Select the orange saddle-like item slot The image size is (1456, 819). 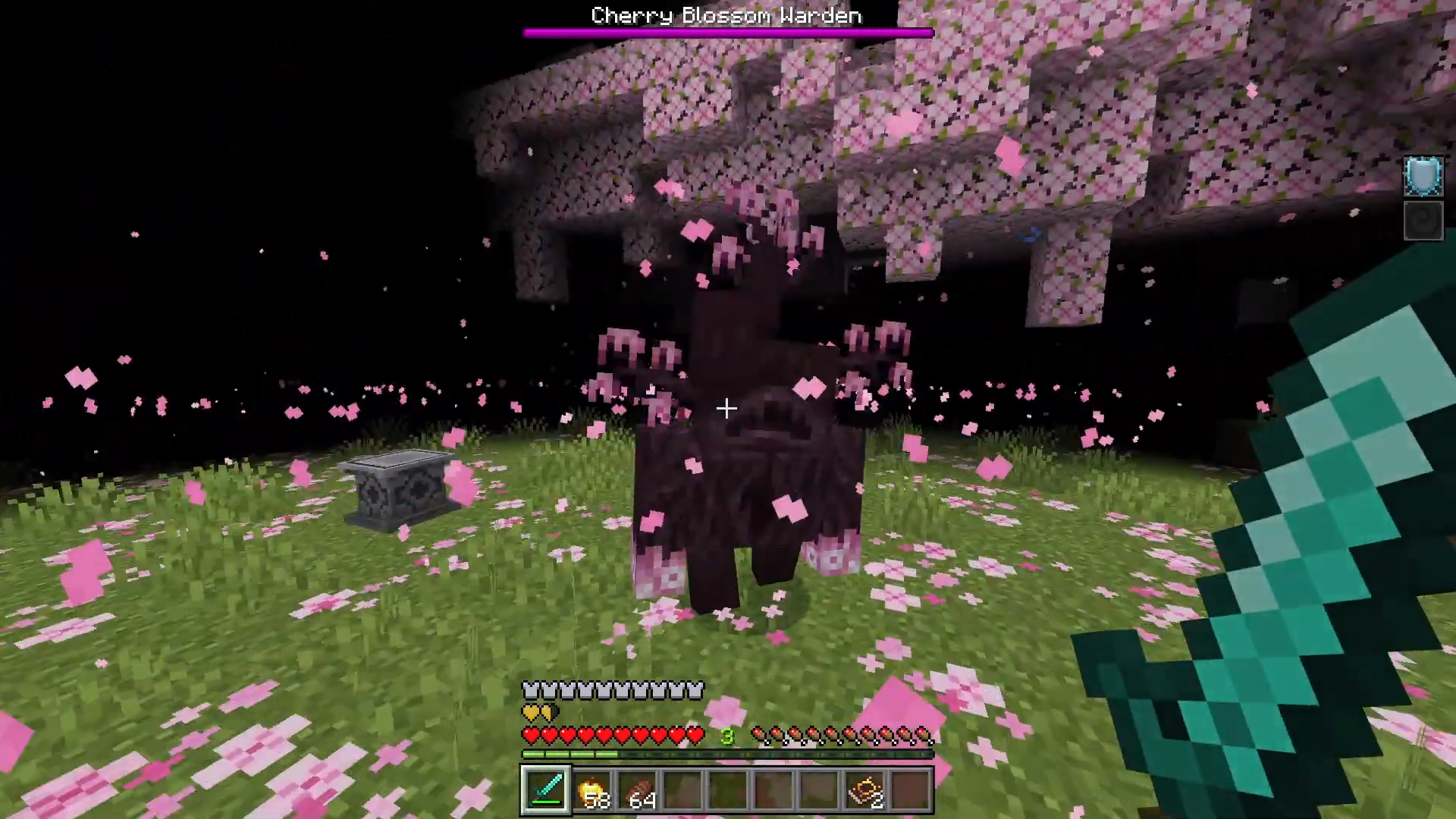click(x=865, y=789)
